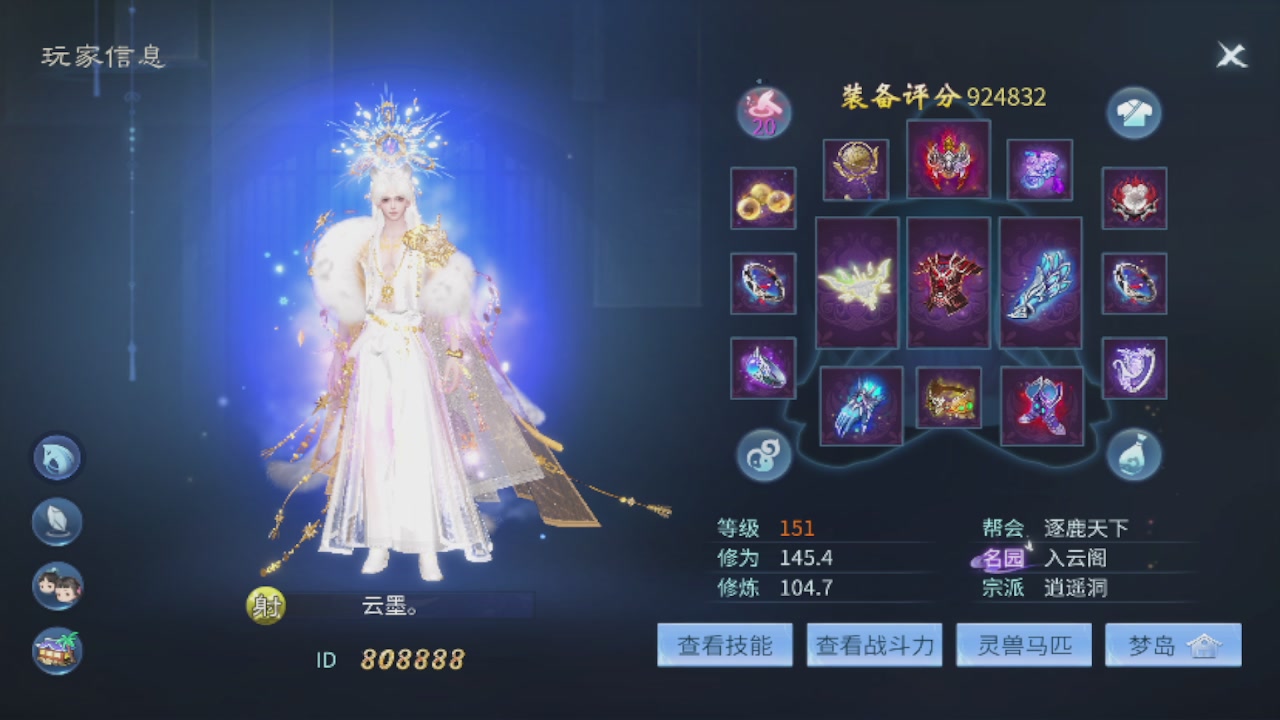Viewport: 1280px width, 720px height.
Task: Open the outfit shirt icon near 装备评分
Action: pyautogui.click(x=1133, y=112)
